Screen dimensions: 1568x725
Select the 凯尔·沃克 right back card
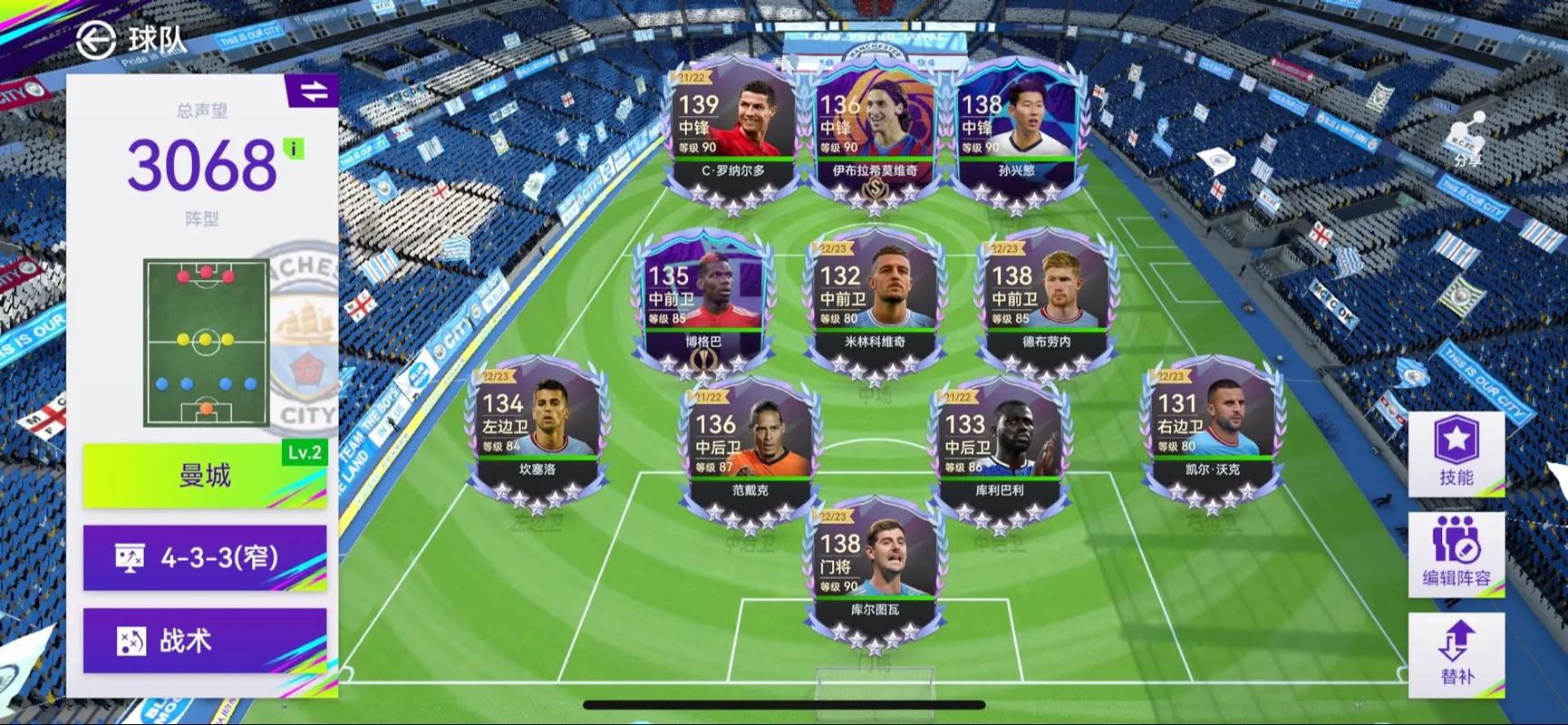tap(1212, 432)
